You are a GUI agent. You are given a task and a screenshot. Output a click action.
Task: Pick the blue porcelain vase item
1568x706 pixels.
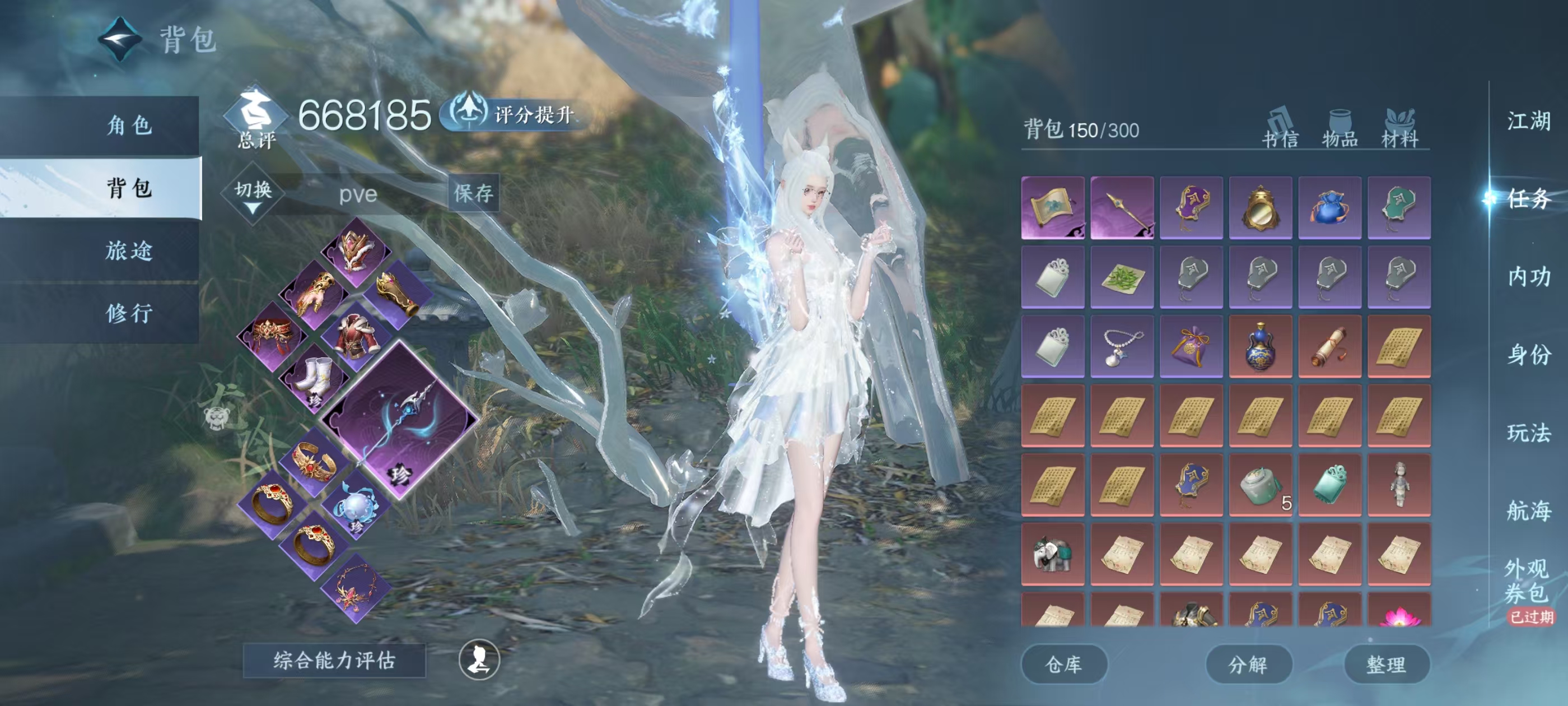tap(1261, 347)
